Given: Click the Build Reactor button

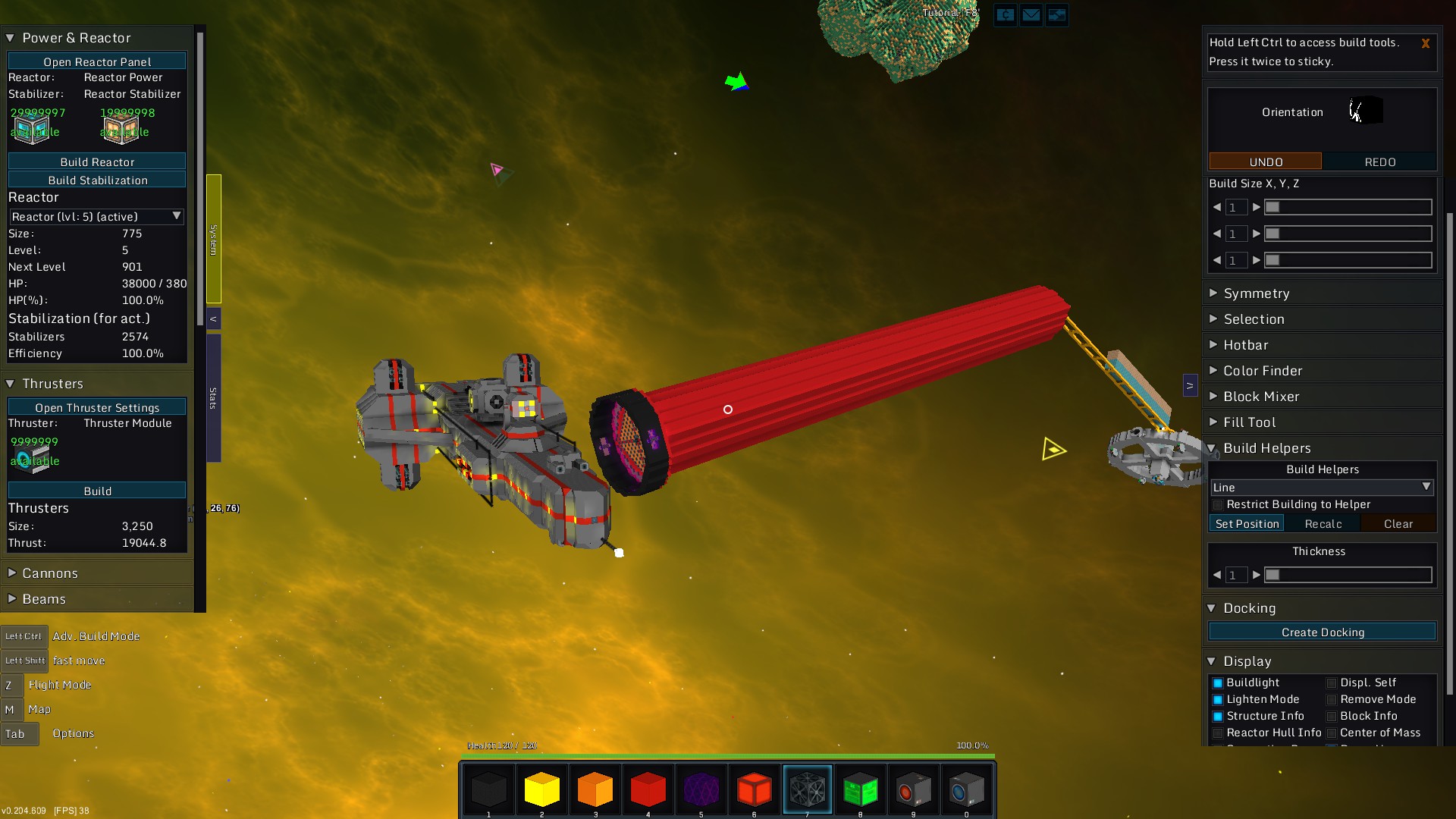Looking at the screenshot, I should pos(97,162).
